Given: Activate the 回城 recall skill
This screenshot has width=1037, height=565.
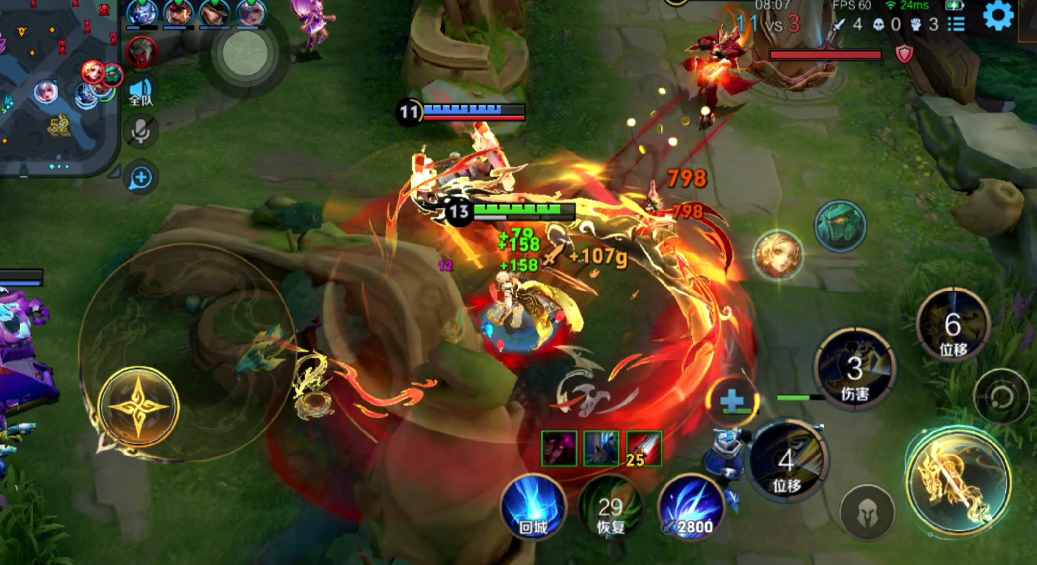Looking at the screenshot, I should (534, 507).
